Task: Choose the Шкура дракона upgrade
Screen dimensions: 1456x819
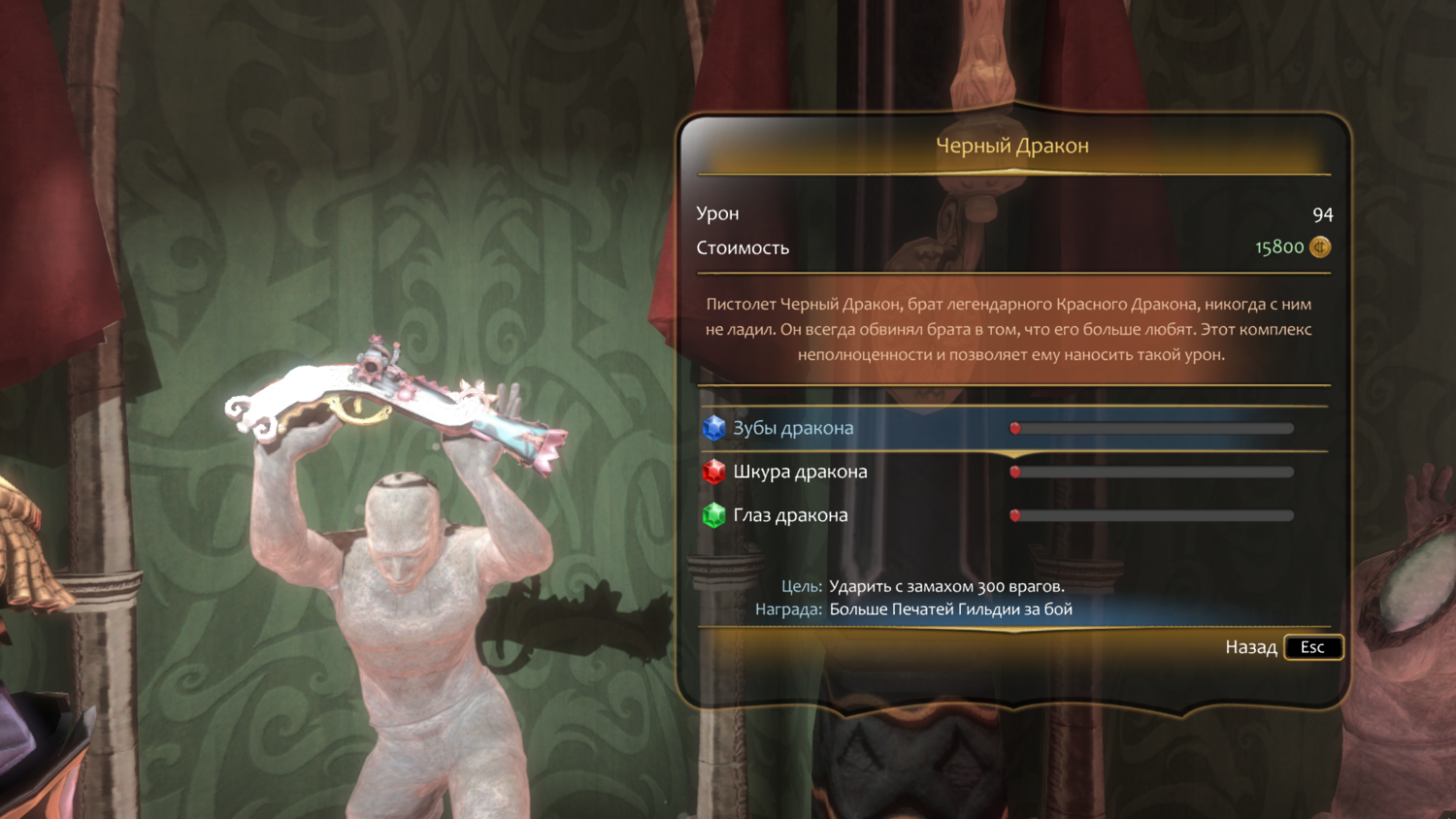Action: (x=800, y=472)
